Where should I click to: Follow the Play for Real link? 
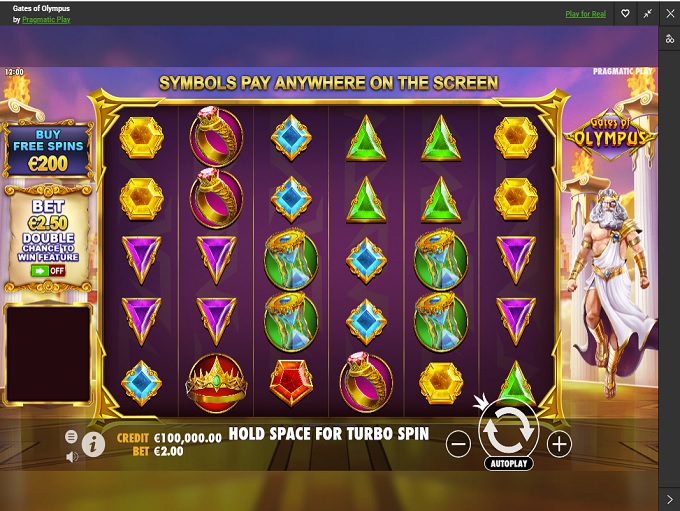(x=585, y=14)
